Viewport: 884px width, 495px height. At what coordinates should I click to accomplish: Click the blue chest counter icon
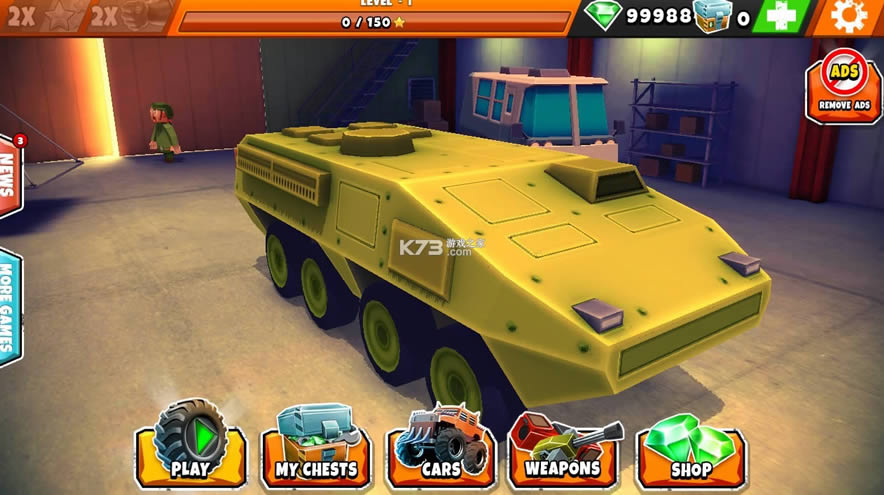[x=712, y=16]
